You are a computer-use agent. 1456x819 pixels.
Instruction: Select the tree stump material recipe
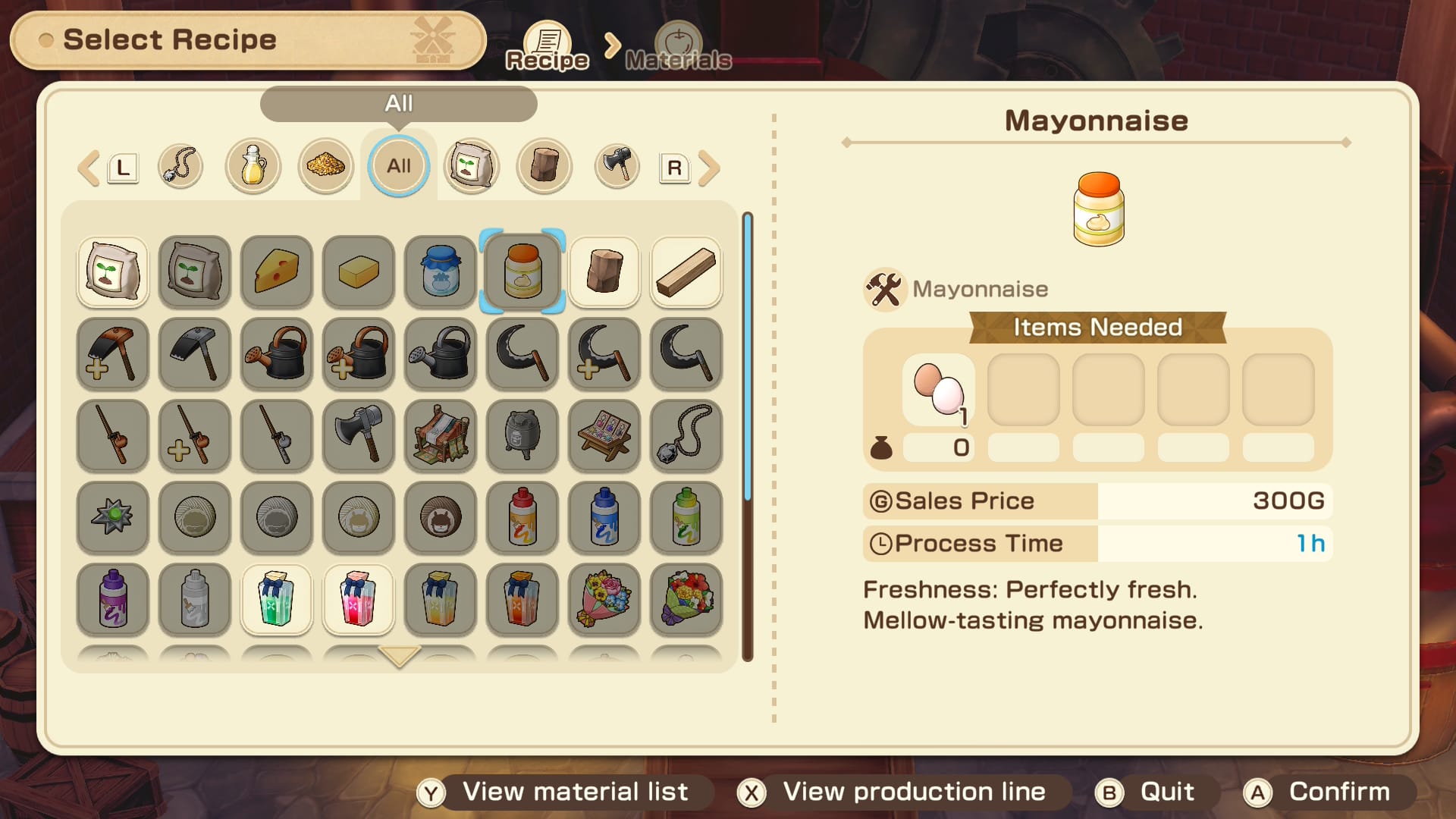tap(604, 271)
